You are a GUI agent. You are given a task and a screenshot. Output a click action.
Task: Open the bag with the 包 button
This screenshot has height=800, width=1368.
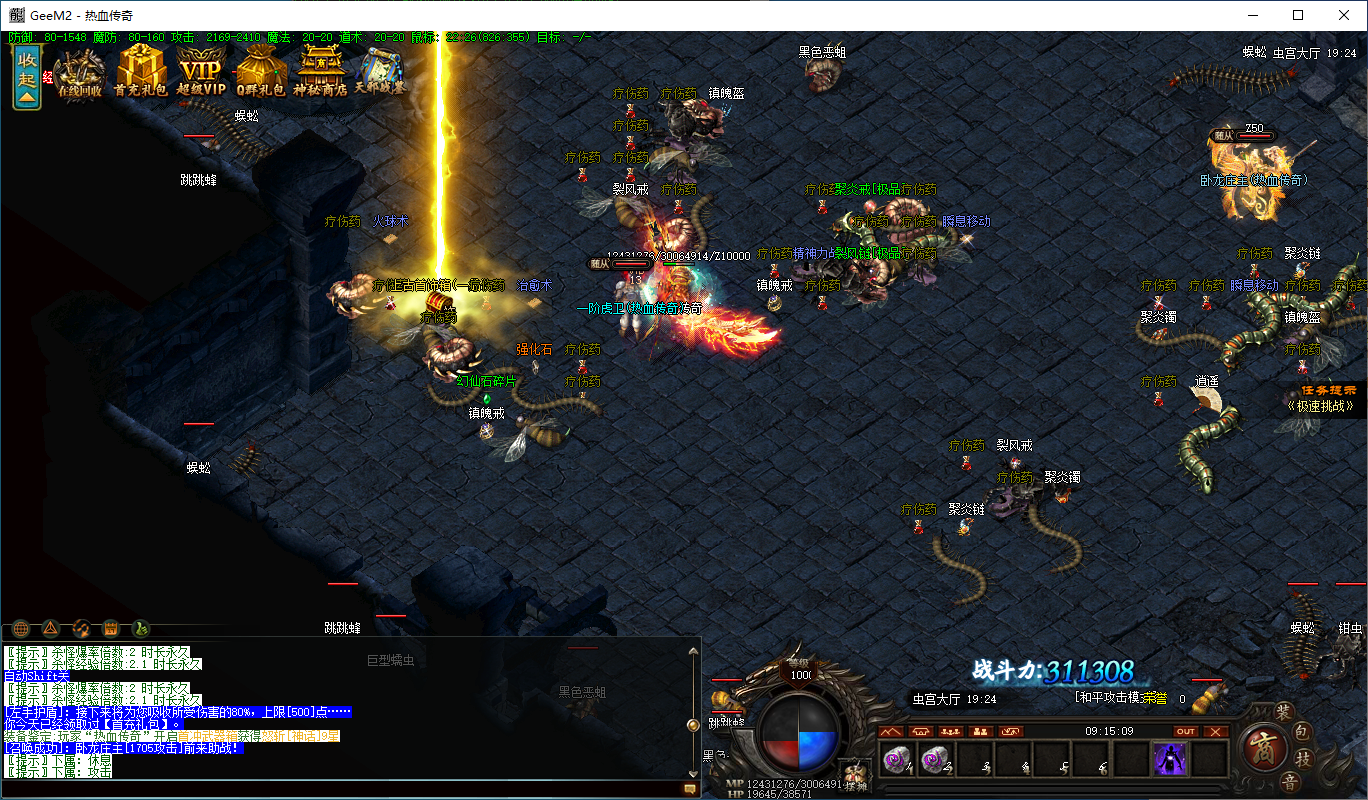[1303, 733]
